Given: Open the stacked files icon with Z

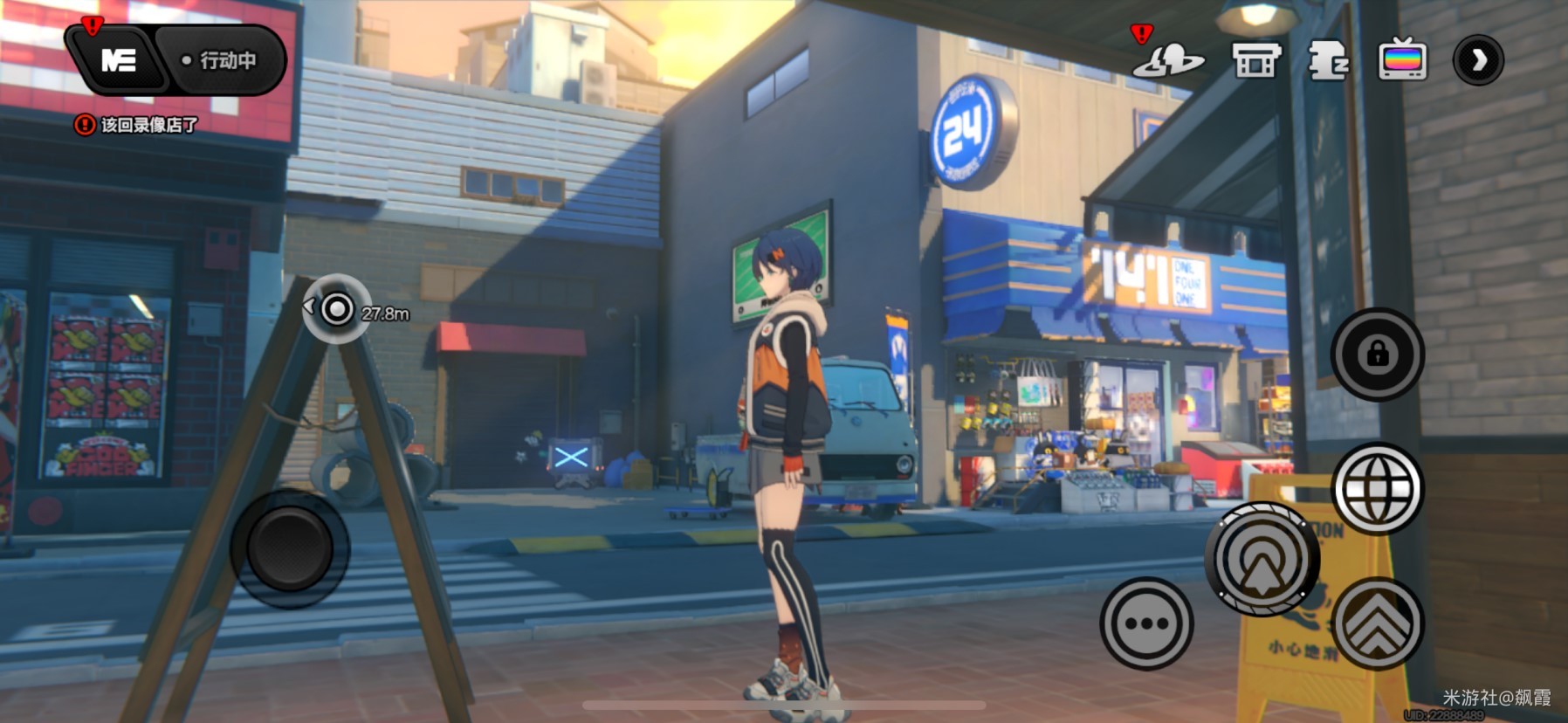Looking at the screenshot, I should click(x=1328, y=60).
